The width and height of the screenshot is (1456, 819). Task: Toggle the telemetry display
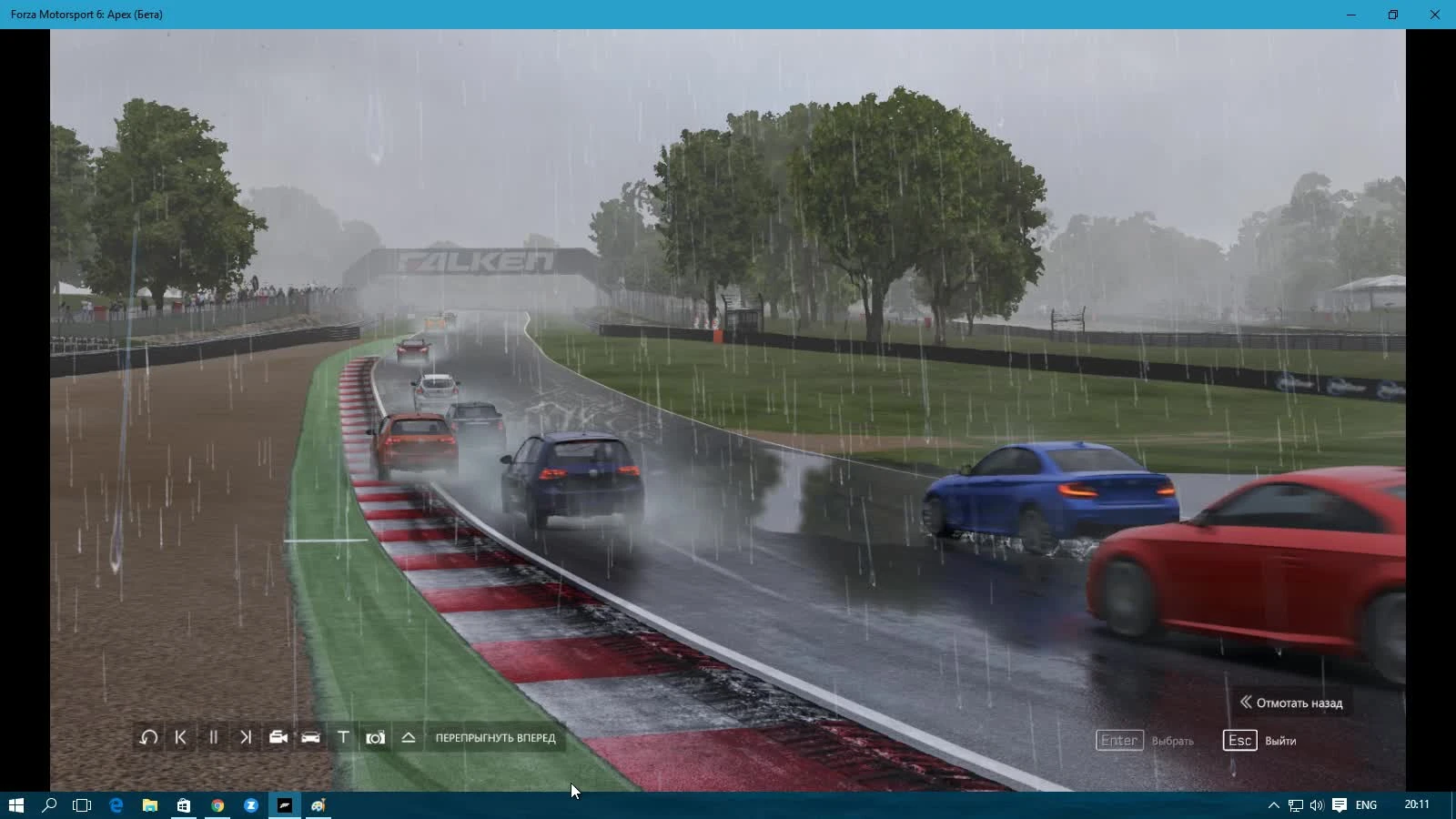343,738
